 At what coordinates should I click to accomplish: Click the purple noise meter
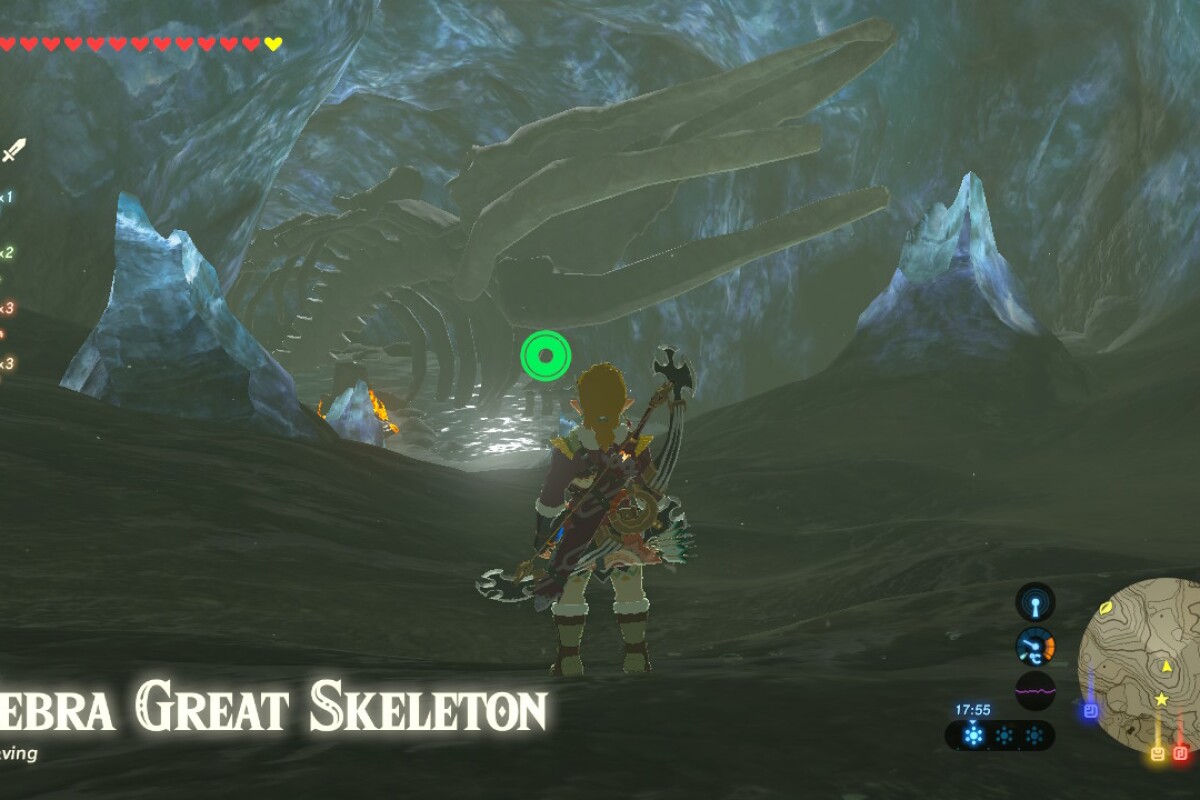pos(1035,690)
